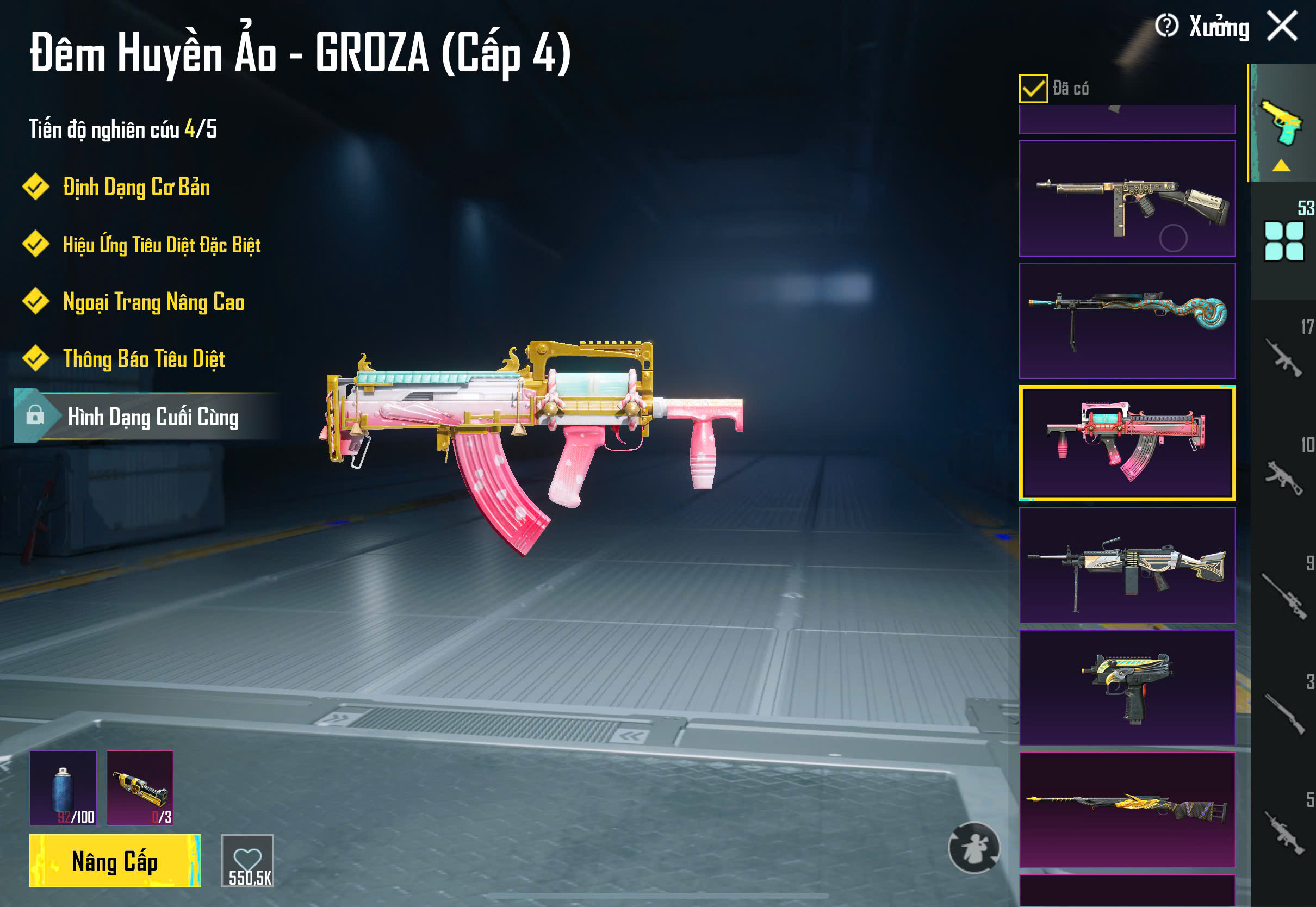The image size is (1316, 907).
Task: Open the Hình Dạng Cuối Cùng locked stage
Action: [152, 417]
